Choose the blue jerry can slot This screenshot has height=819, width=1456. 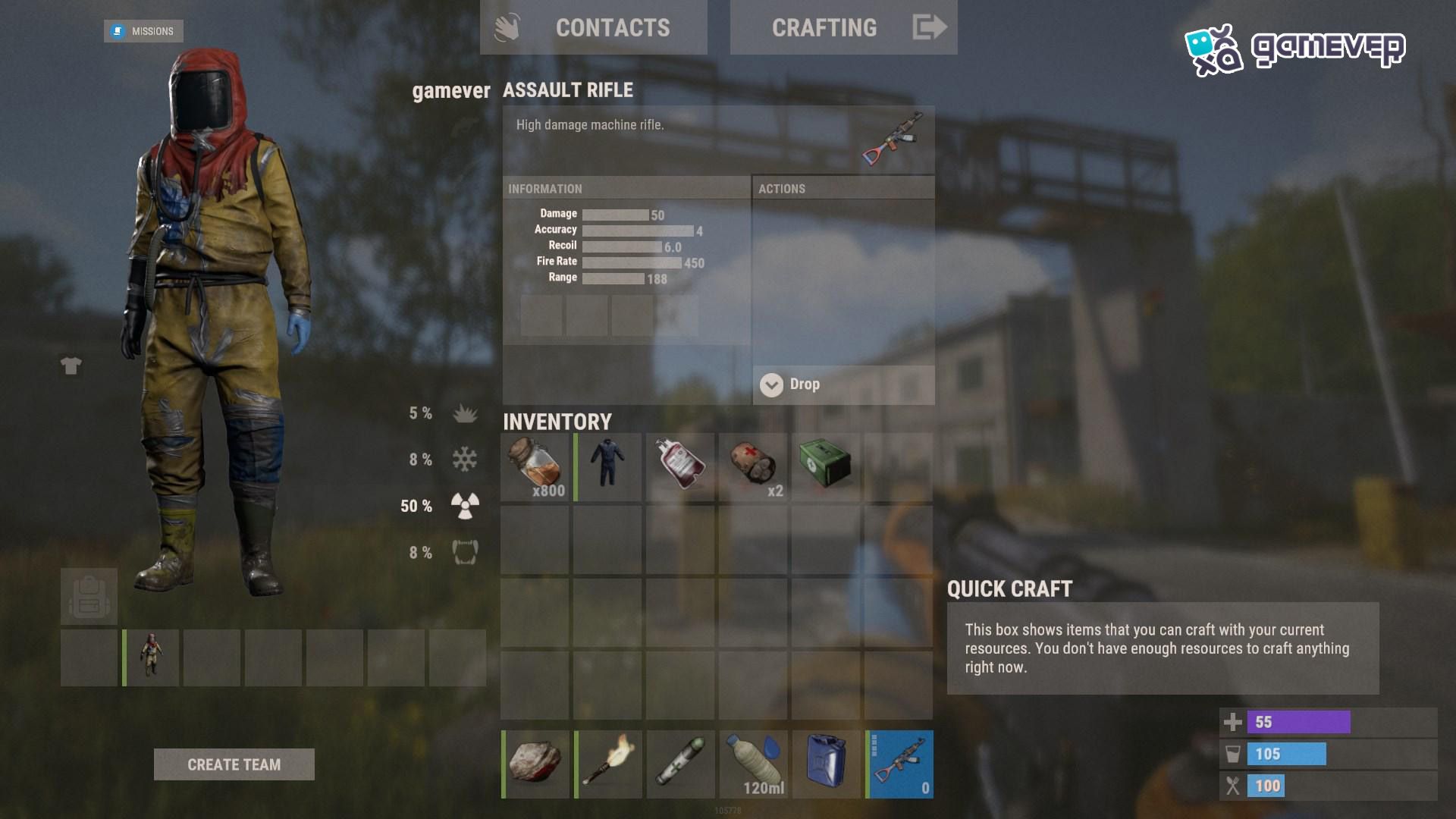click(826, 764)
